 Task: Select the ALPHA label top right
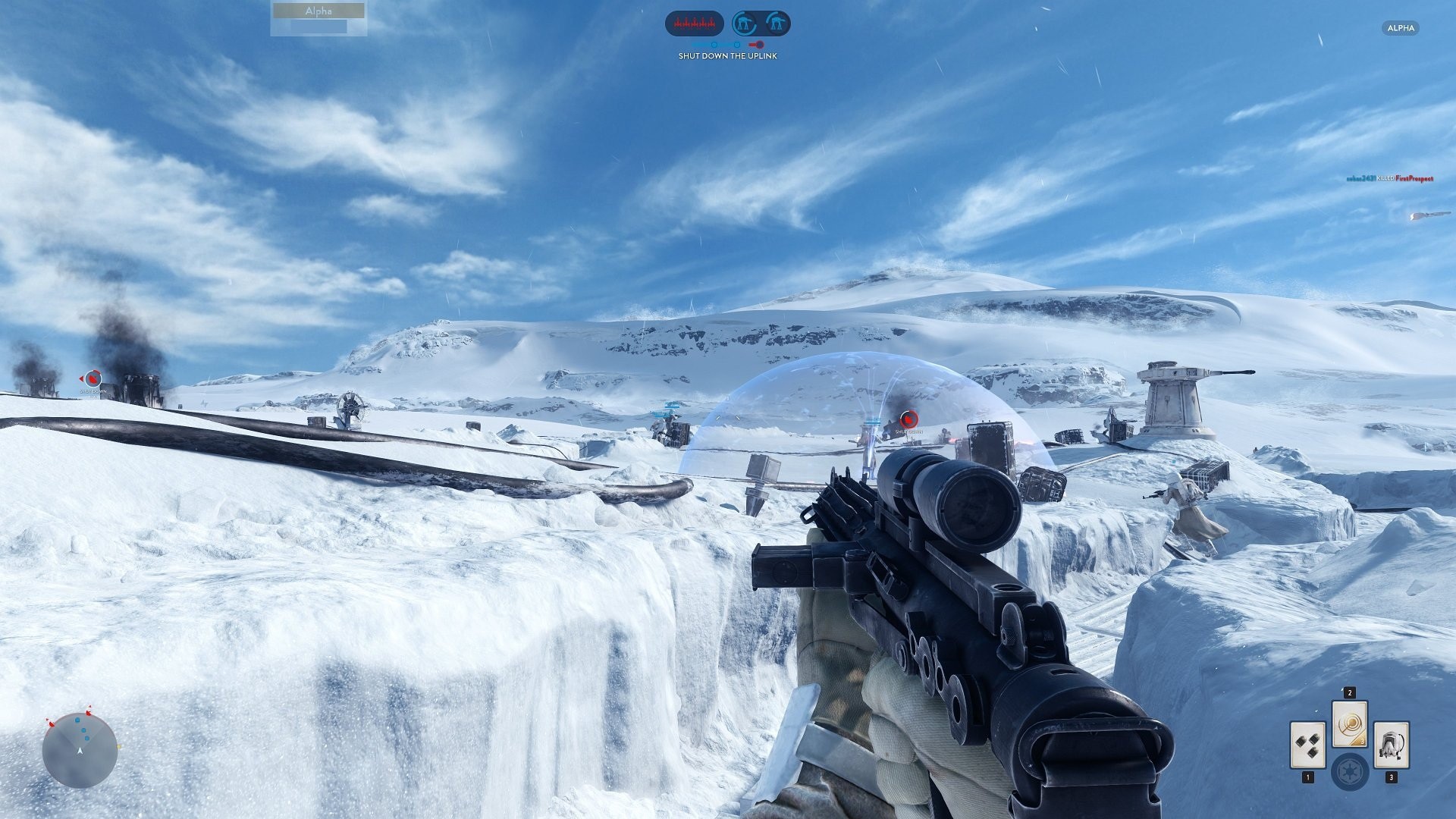coord(1400,28)
